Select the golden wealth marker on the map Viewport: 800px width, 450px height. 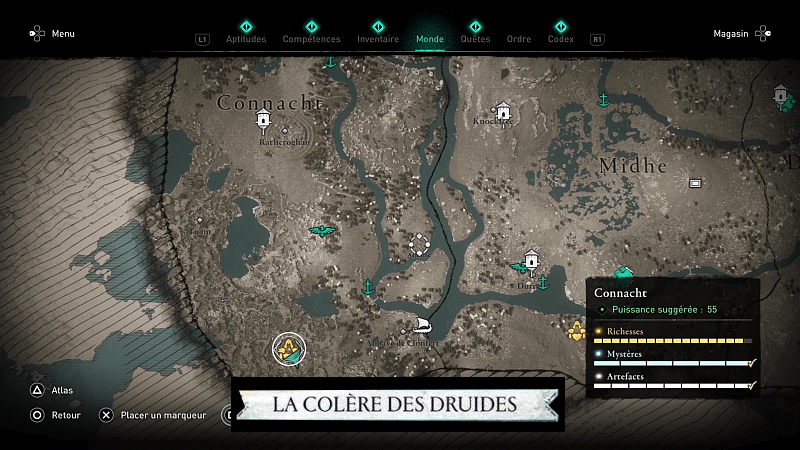coord(576,331)
